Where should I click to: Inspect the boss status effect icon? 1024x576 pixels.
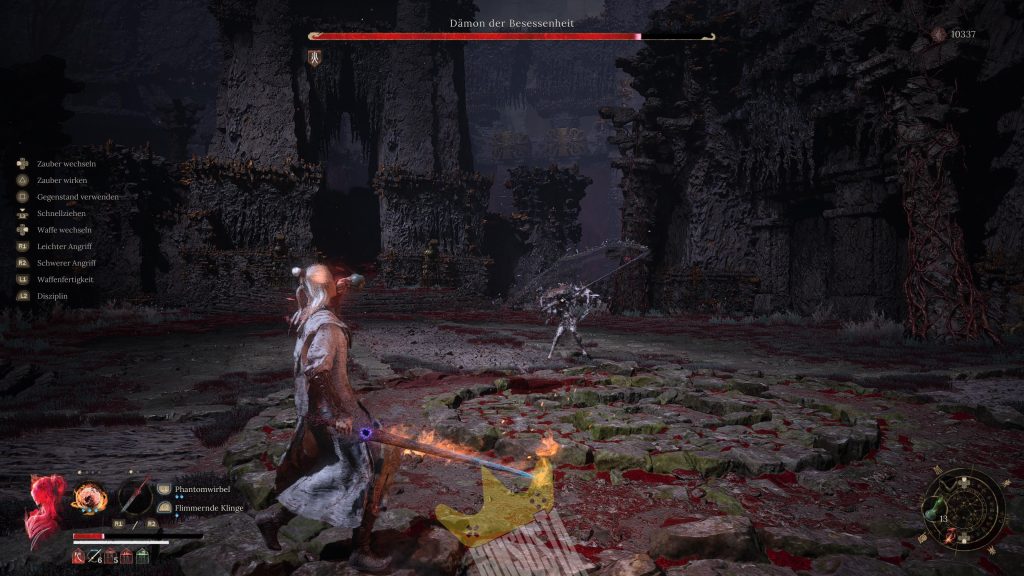316,56
